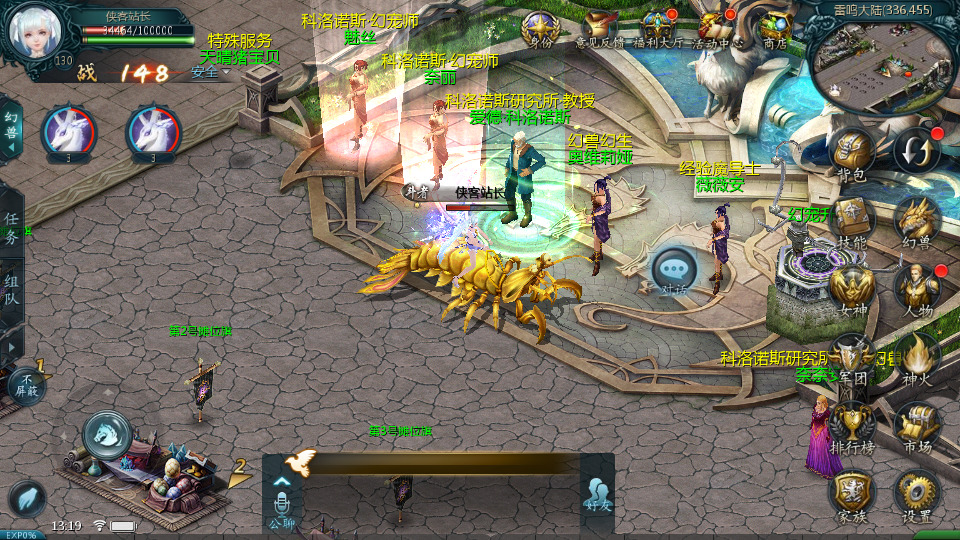This screenshot has height=540, width=960.
Task: Open the 幻兽 dragon menu
Action: (915, 220)
